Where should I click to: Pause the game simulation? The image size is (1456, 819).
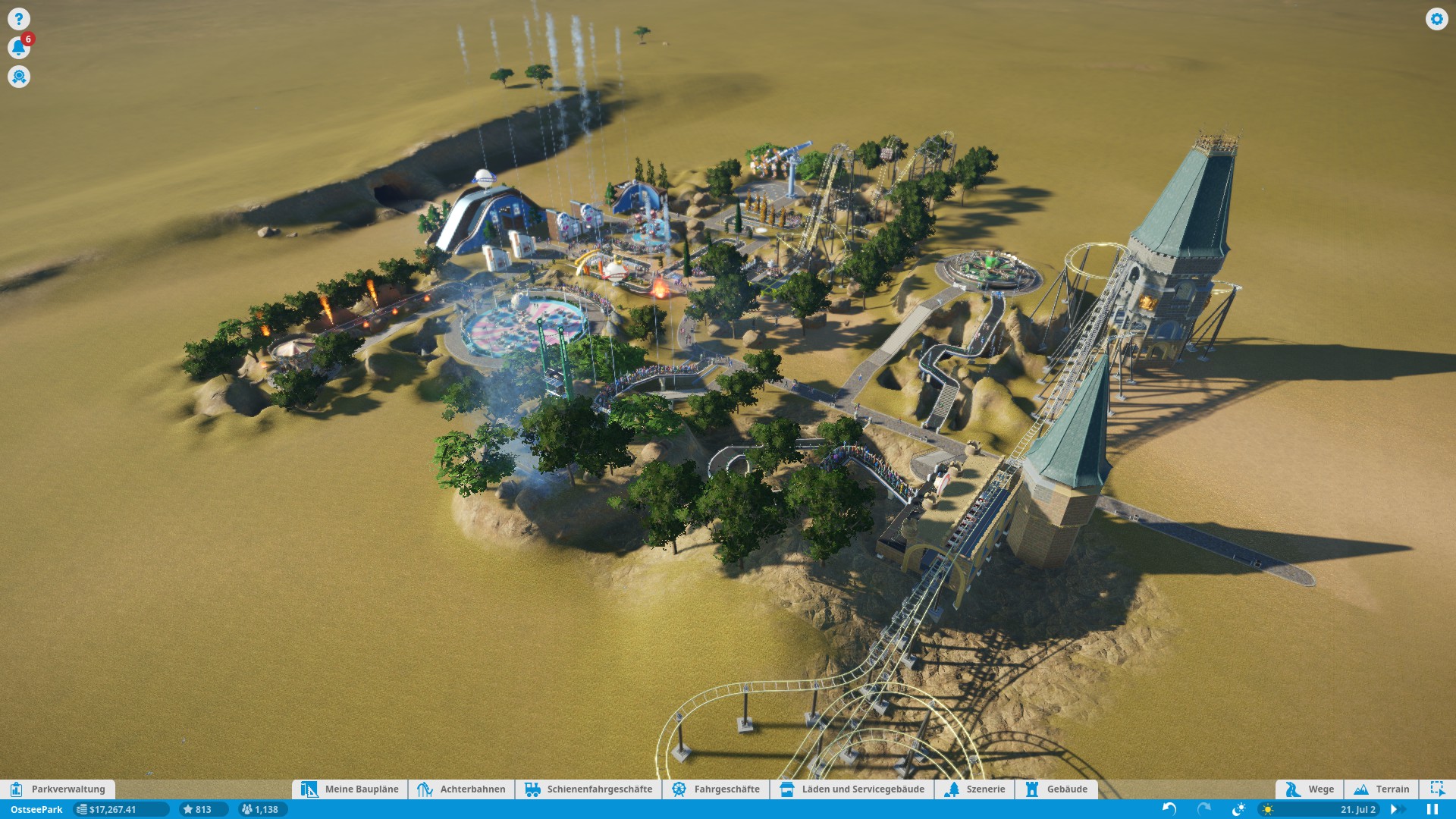[1432, 809]
